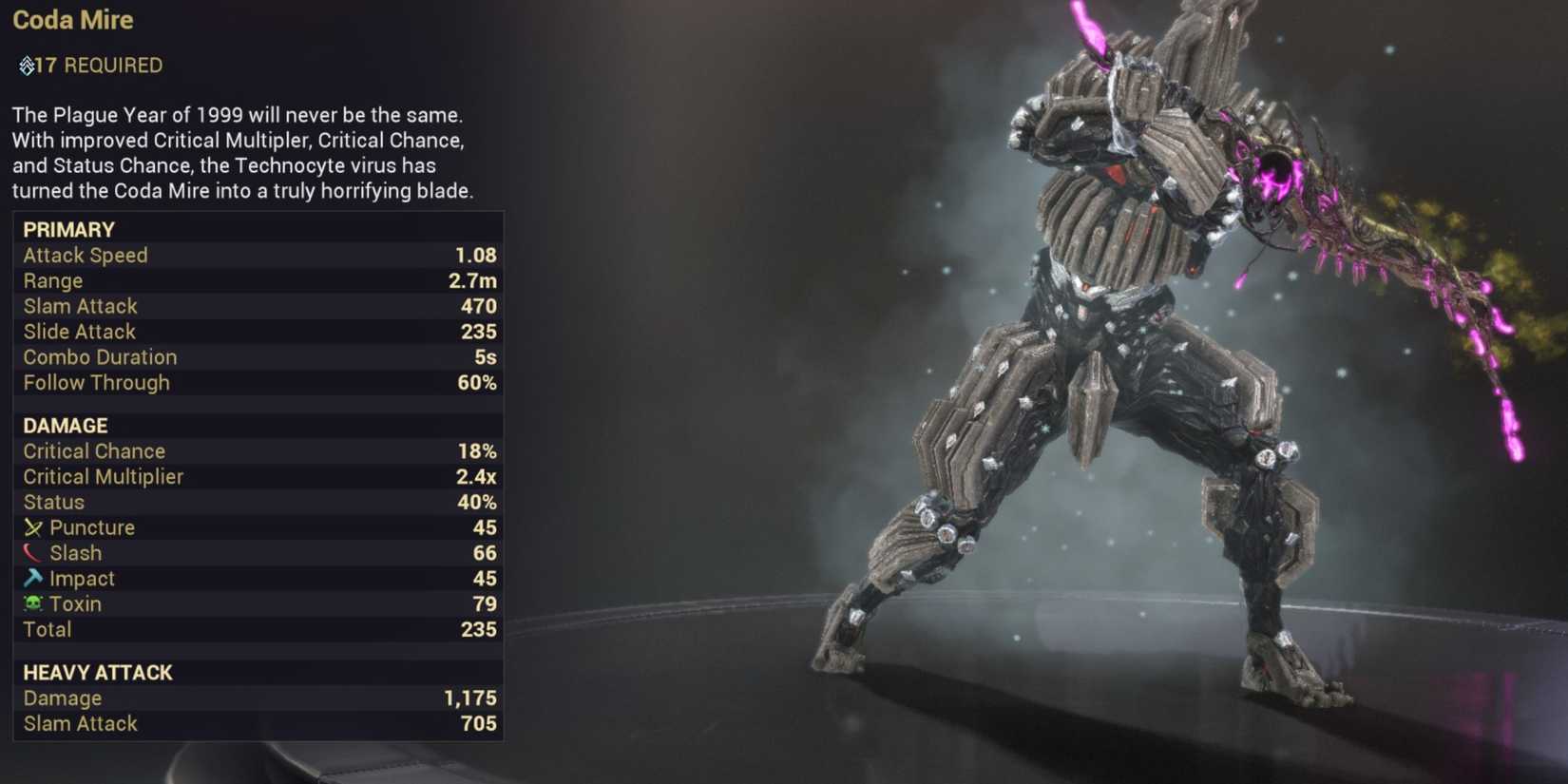Expand the HEAVY ATTACK section
This screenshot has height=784, width=1568.
(97, 672)
